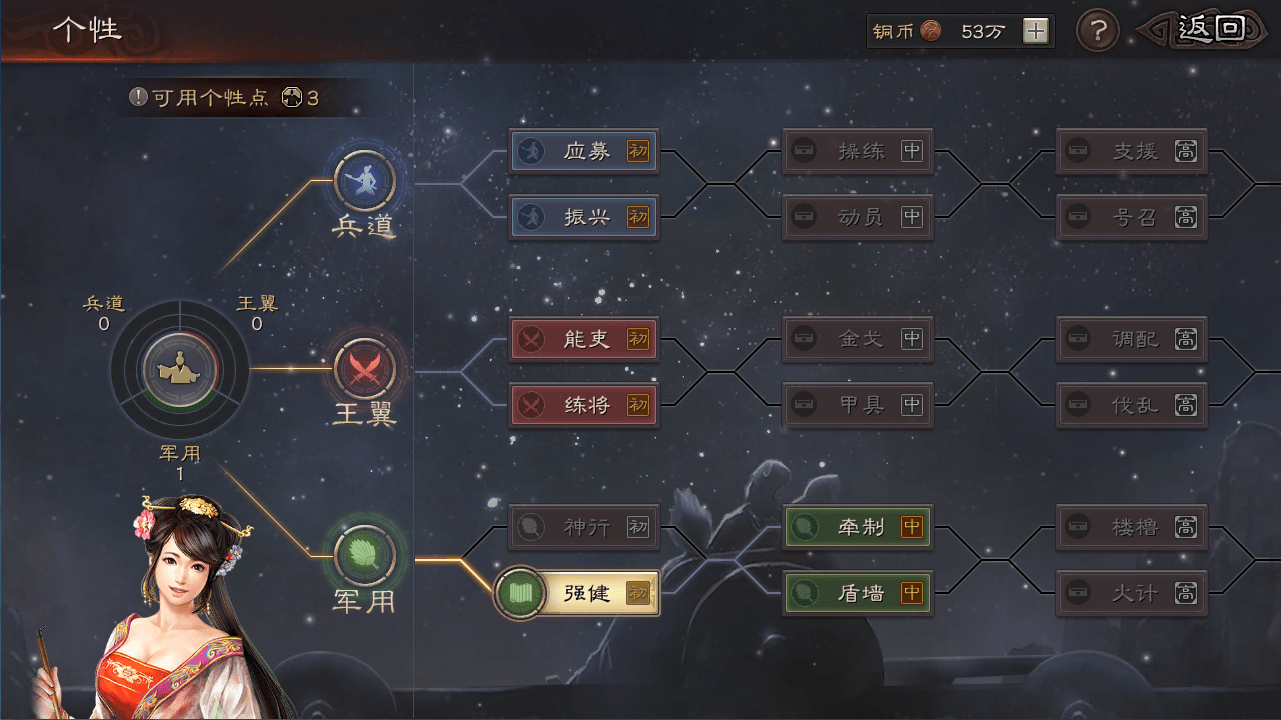Choose the 牵制 mid-tier trait
Screen dimensions: 1281x720
[x=857, y=526]
